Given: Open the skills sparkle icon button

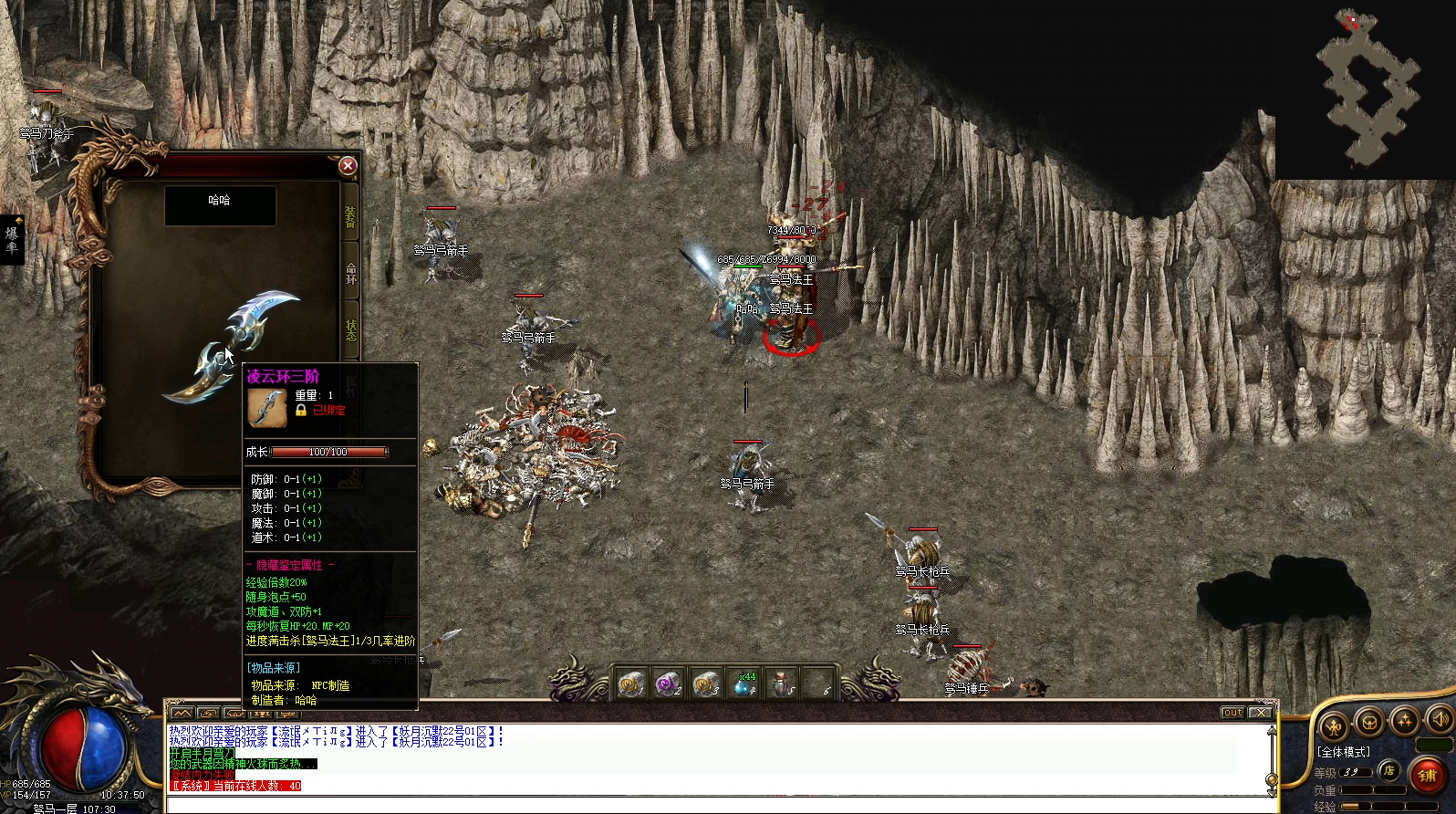Looking at the screenshot, I should 1405,721.
